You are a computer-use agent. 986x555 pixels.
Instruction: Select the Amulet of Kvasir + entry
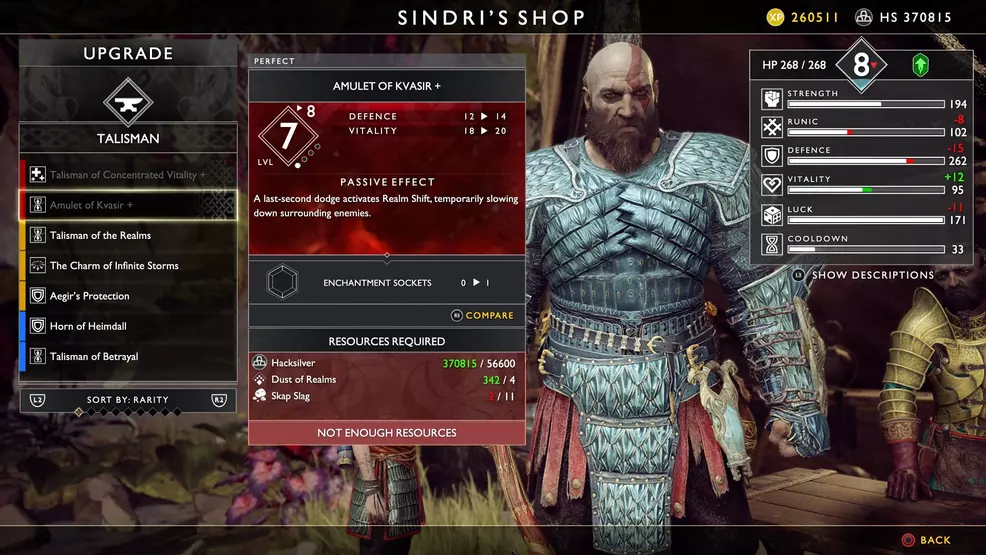point(128,205)
